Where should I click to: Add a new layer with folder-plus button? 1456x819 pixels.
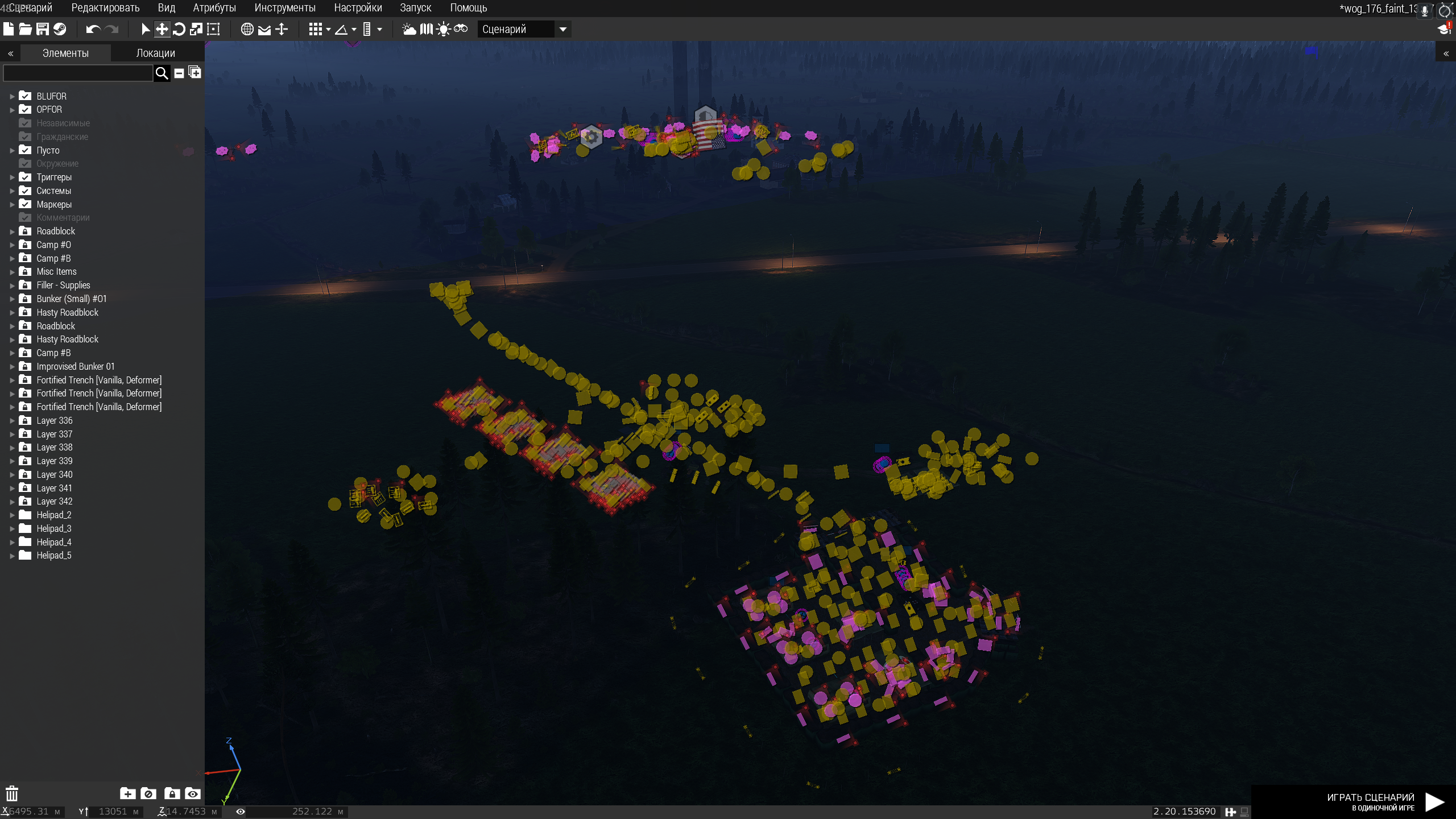[x=127, y=793]
